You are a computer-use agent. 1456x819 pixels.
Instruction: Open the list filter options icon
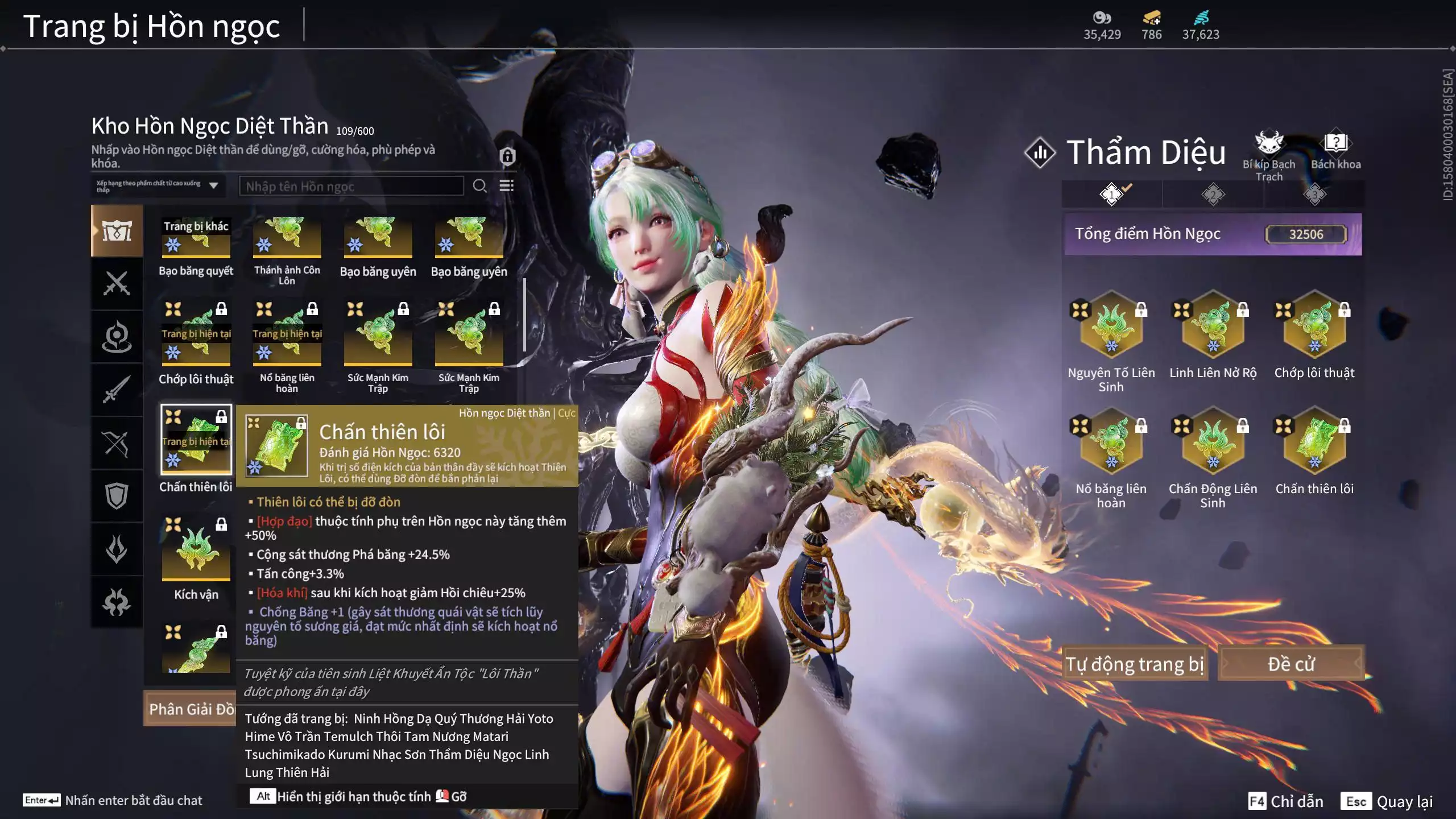coord(506,186)
